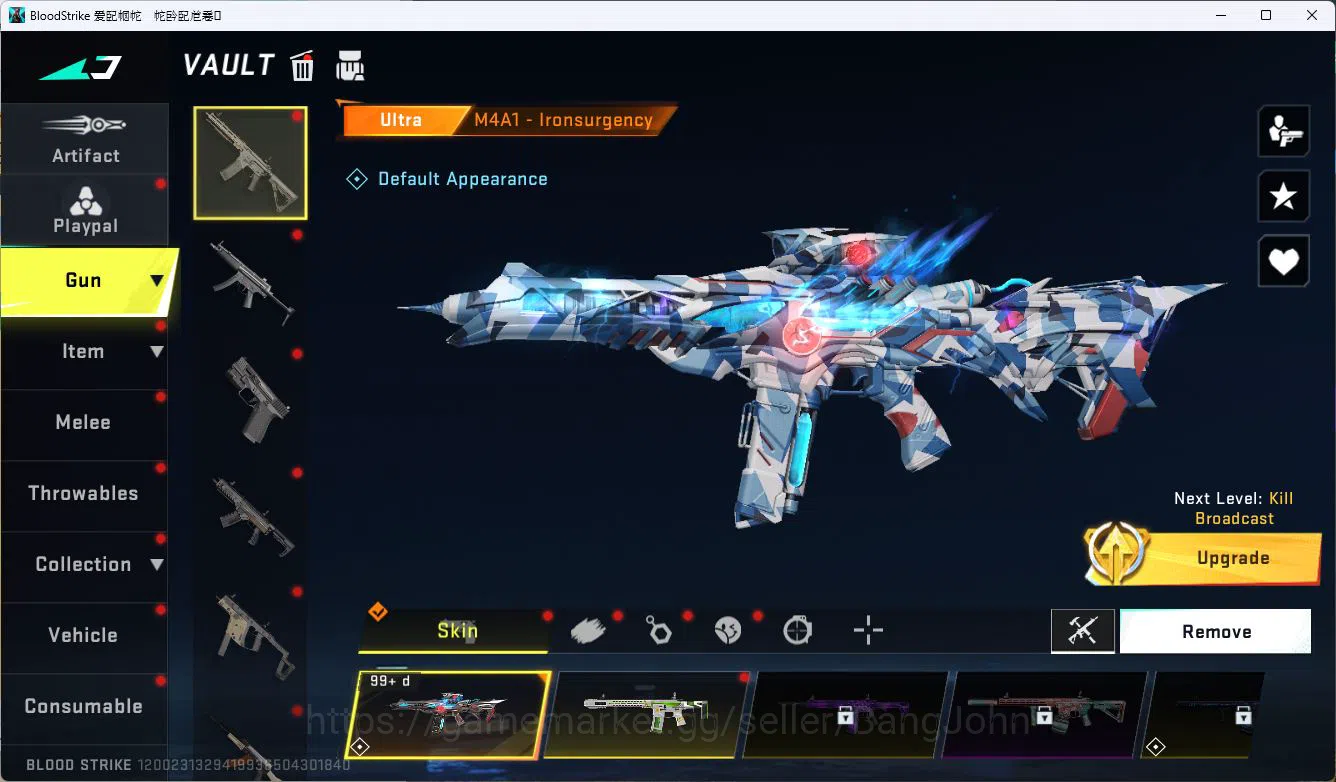Click the Remove button
The width and height of the screenshot is (1336, 782).
point(1216,631)
